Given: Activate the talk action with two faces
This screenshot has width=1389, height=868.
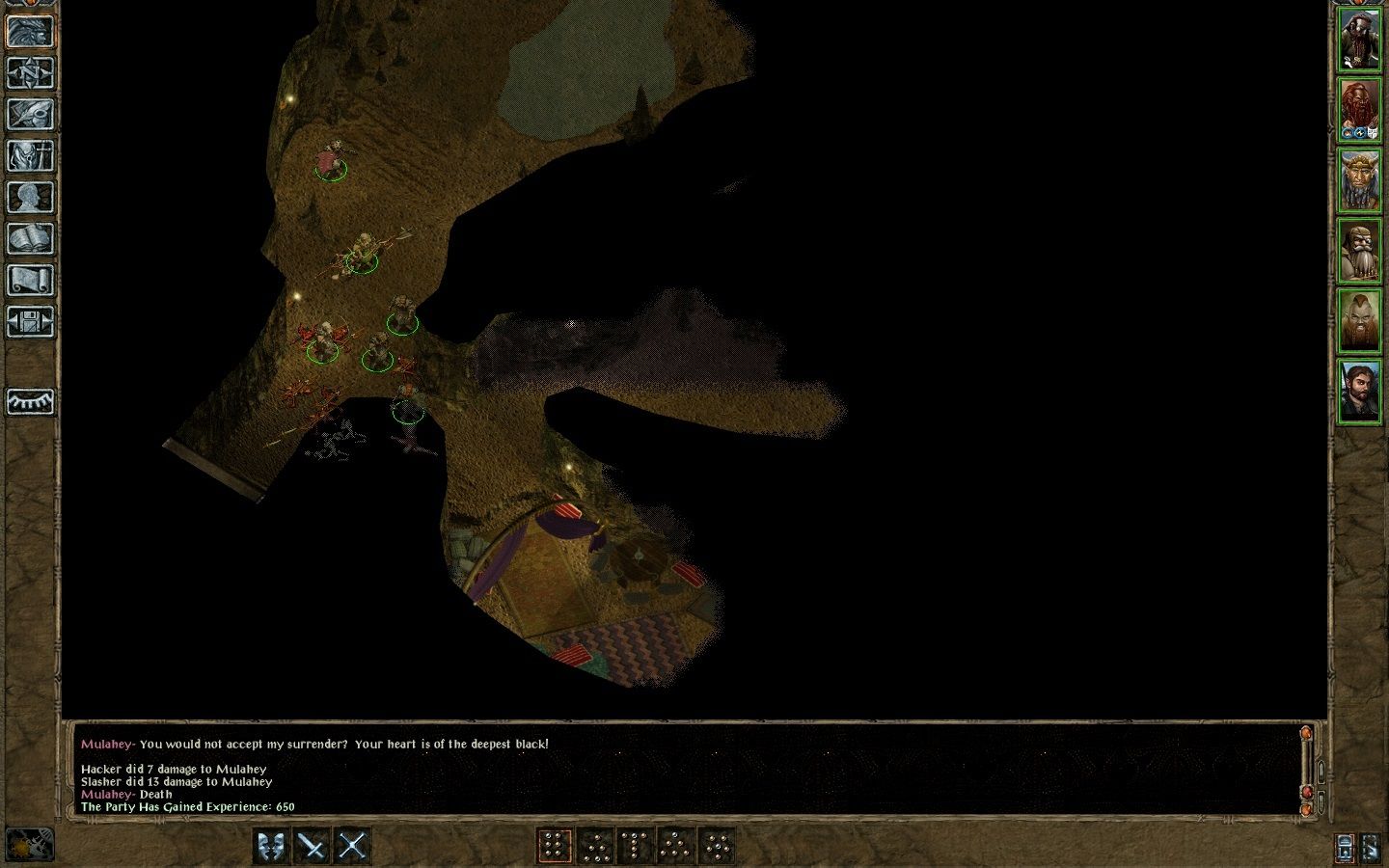Looking at the screenshot, I should coord(273,846).
